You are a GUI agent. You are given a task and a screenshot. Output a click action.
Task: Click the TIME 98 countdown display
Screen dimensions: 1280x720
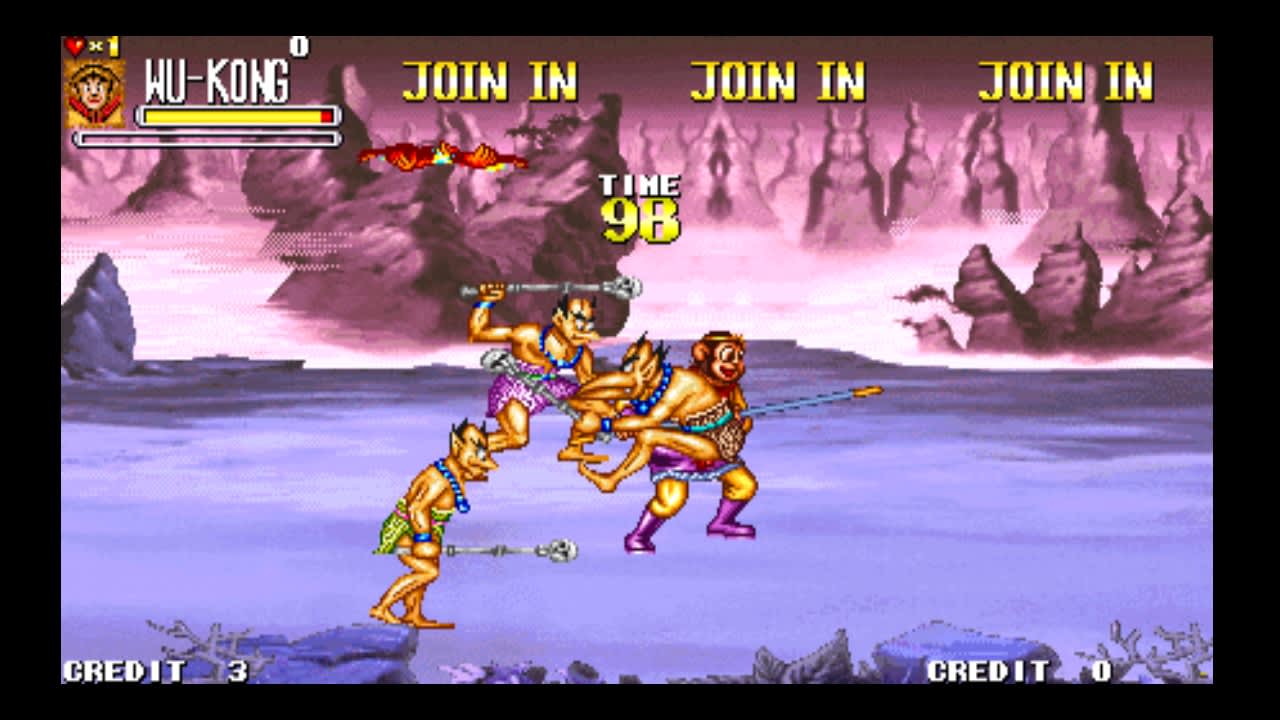pyautogui.click(x=640, y=205)
